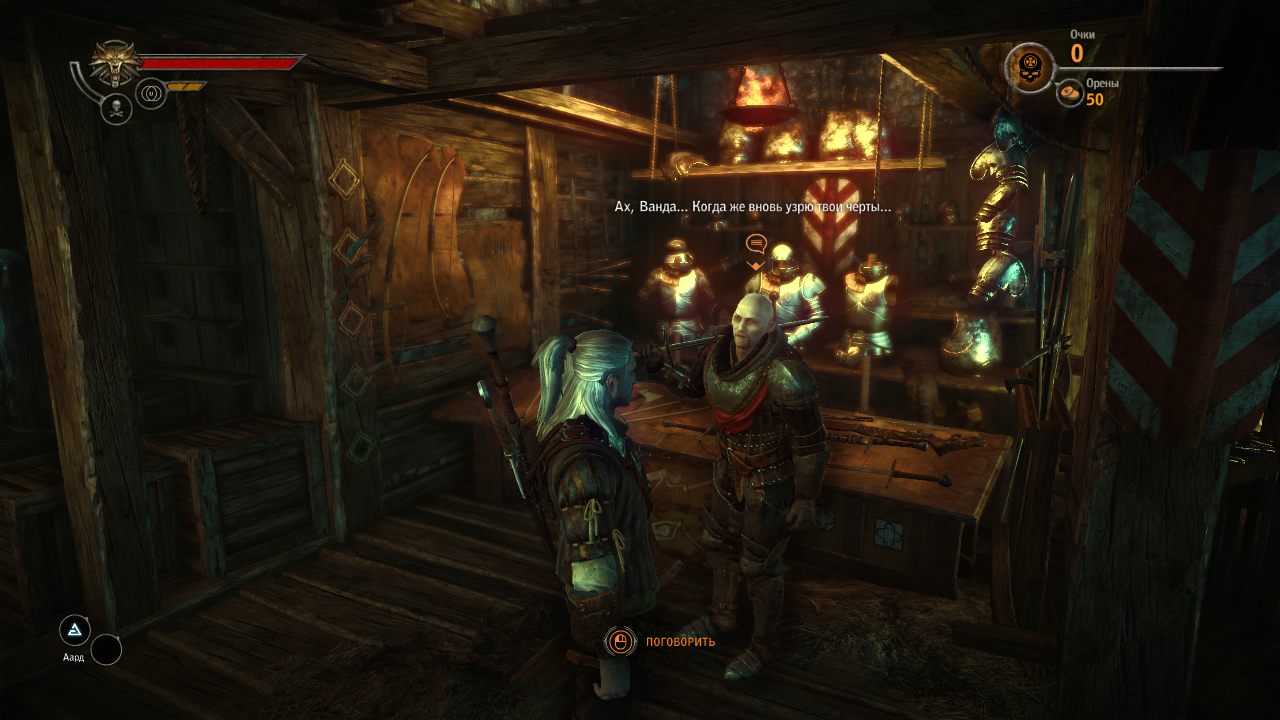Click the wolf medallion emblem
The width and height of the screenshot is (1280, 720).
(x=116, y=62)
